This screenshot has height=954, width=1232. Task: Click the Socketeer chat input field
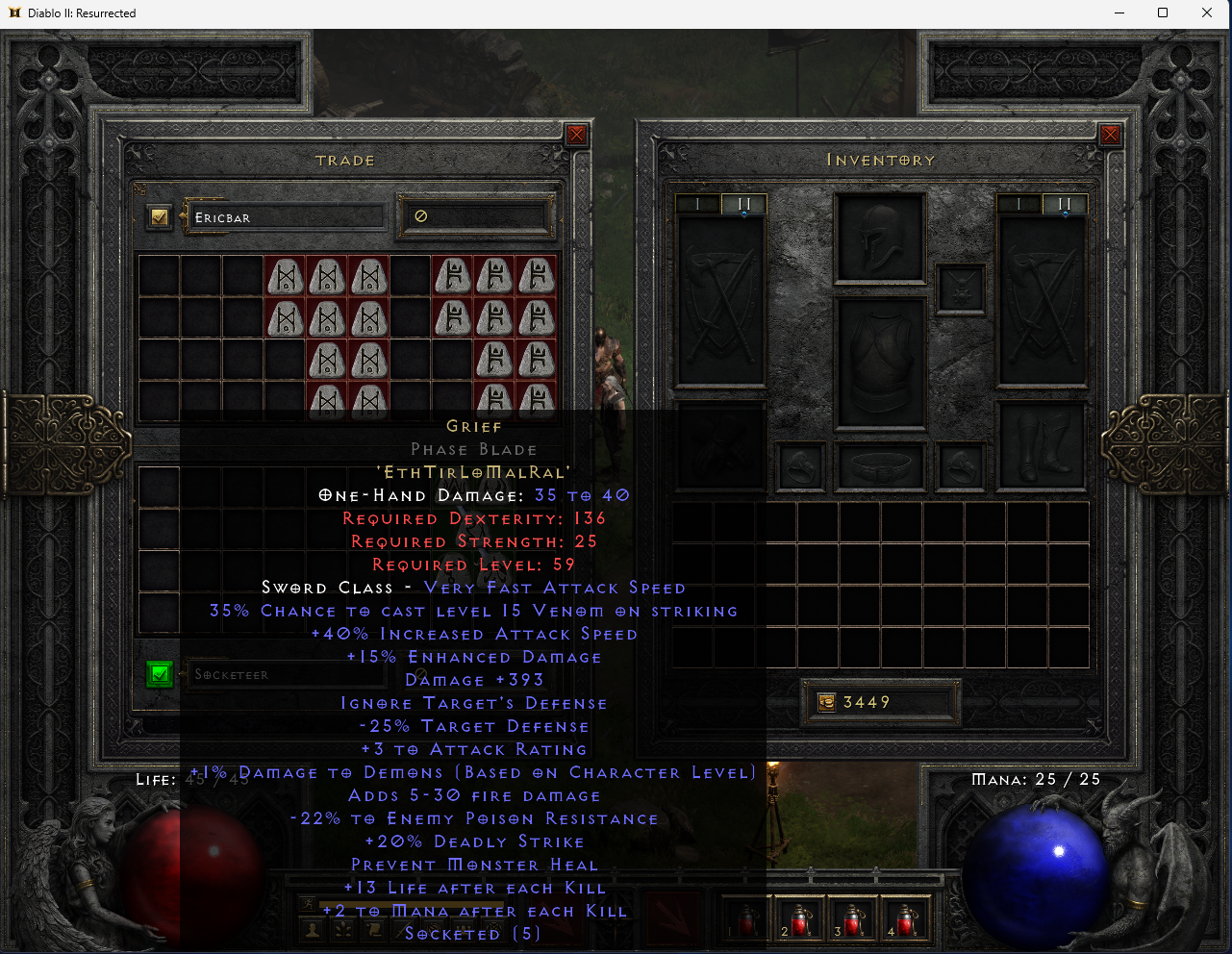coord(289,674)
